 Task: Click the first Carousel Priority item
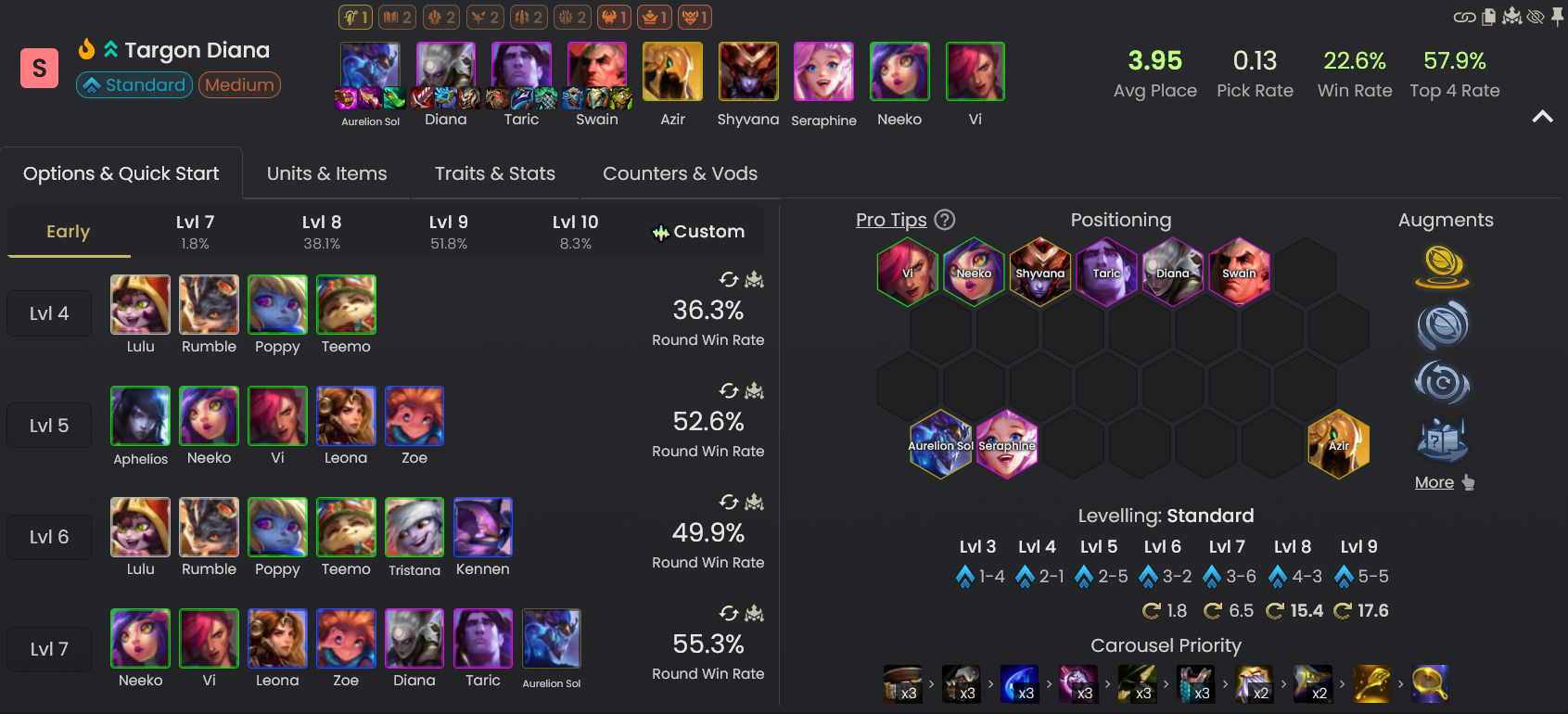click(x=902, y=683)
